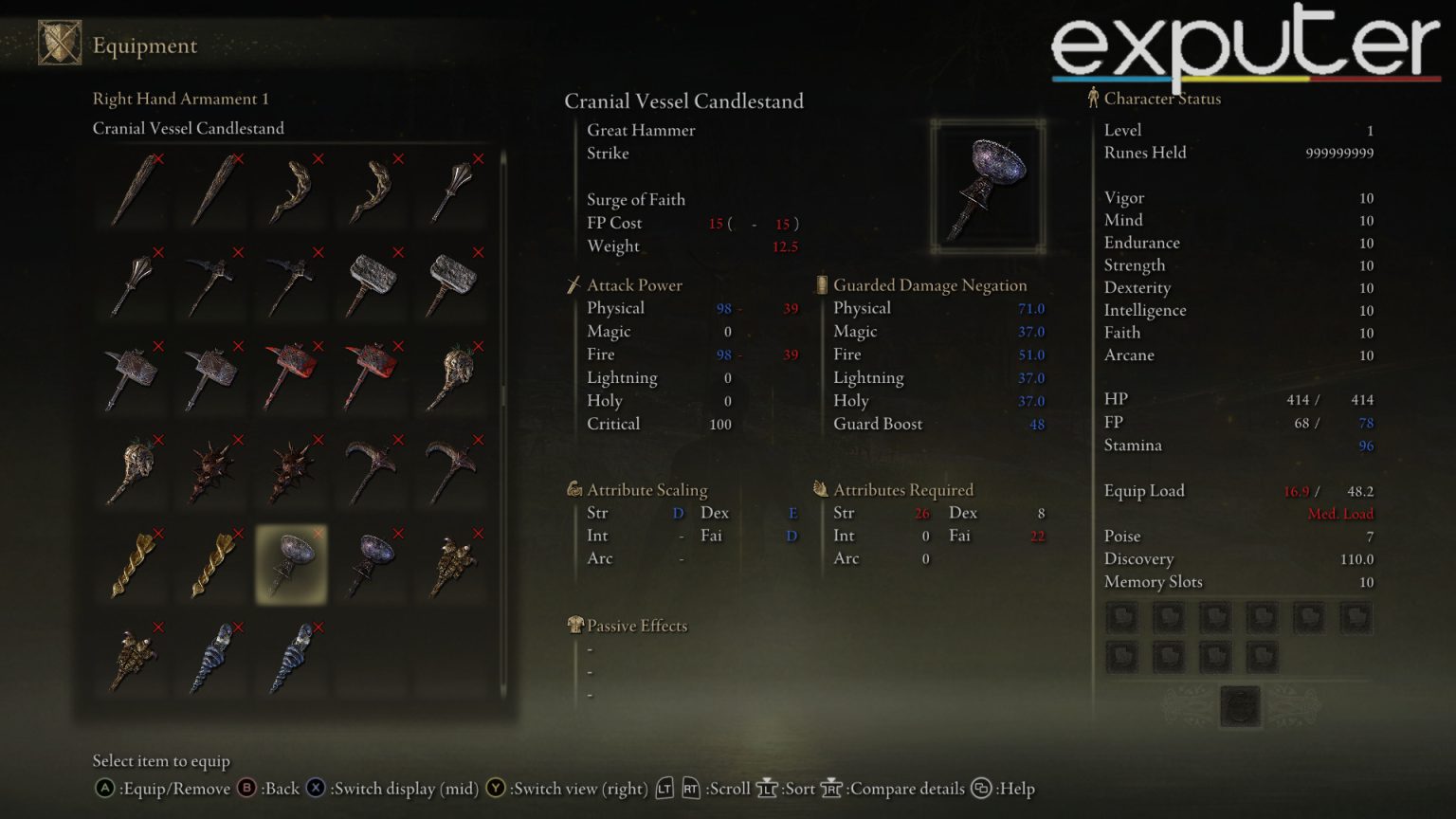Click the Passive Effects pouch icon
1456x819 pixels.
(574, 625)
